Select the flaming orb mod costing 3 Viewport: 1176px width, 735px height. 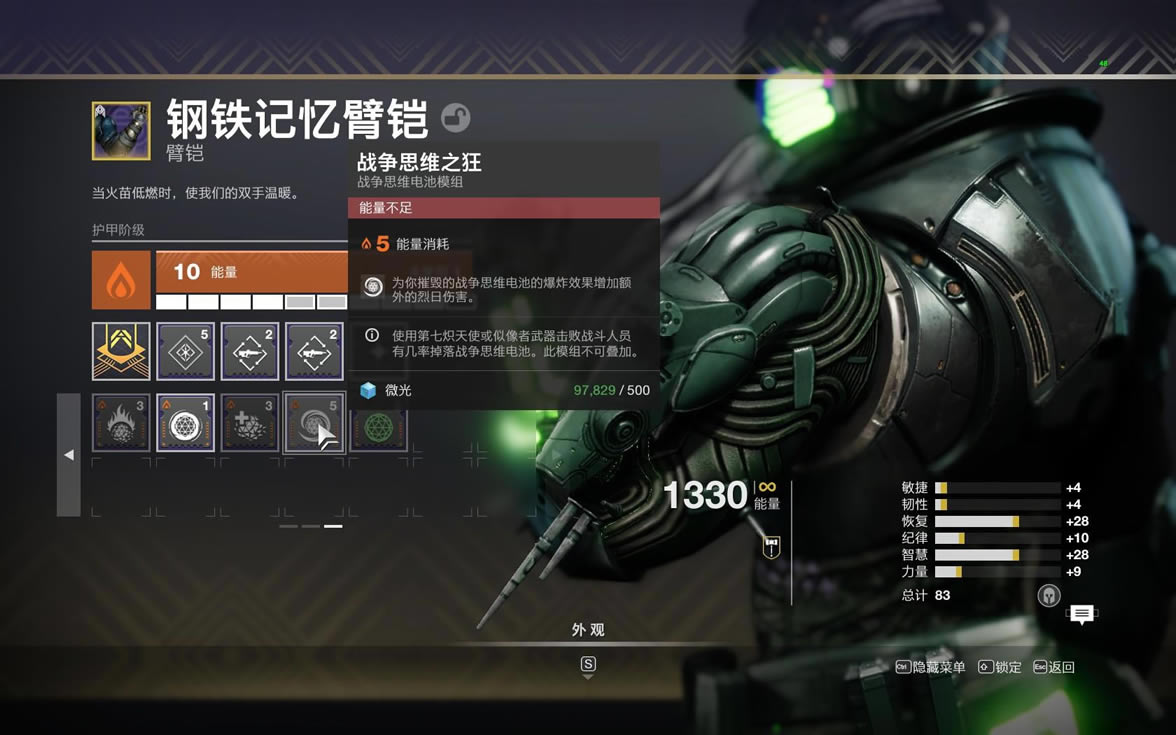[121, 423]
